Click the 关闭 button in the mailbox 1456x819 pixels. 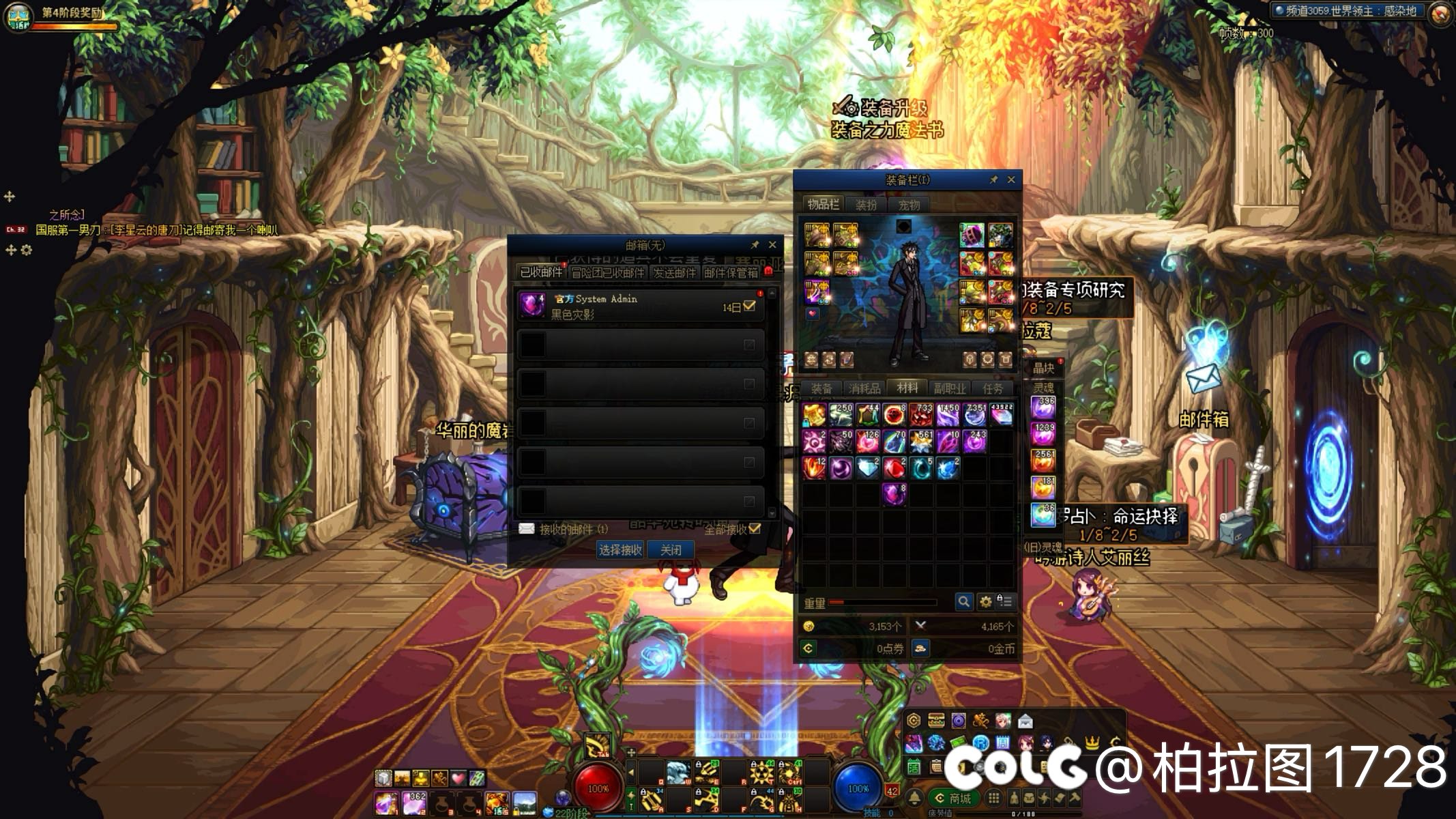(671, 550)
